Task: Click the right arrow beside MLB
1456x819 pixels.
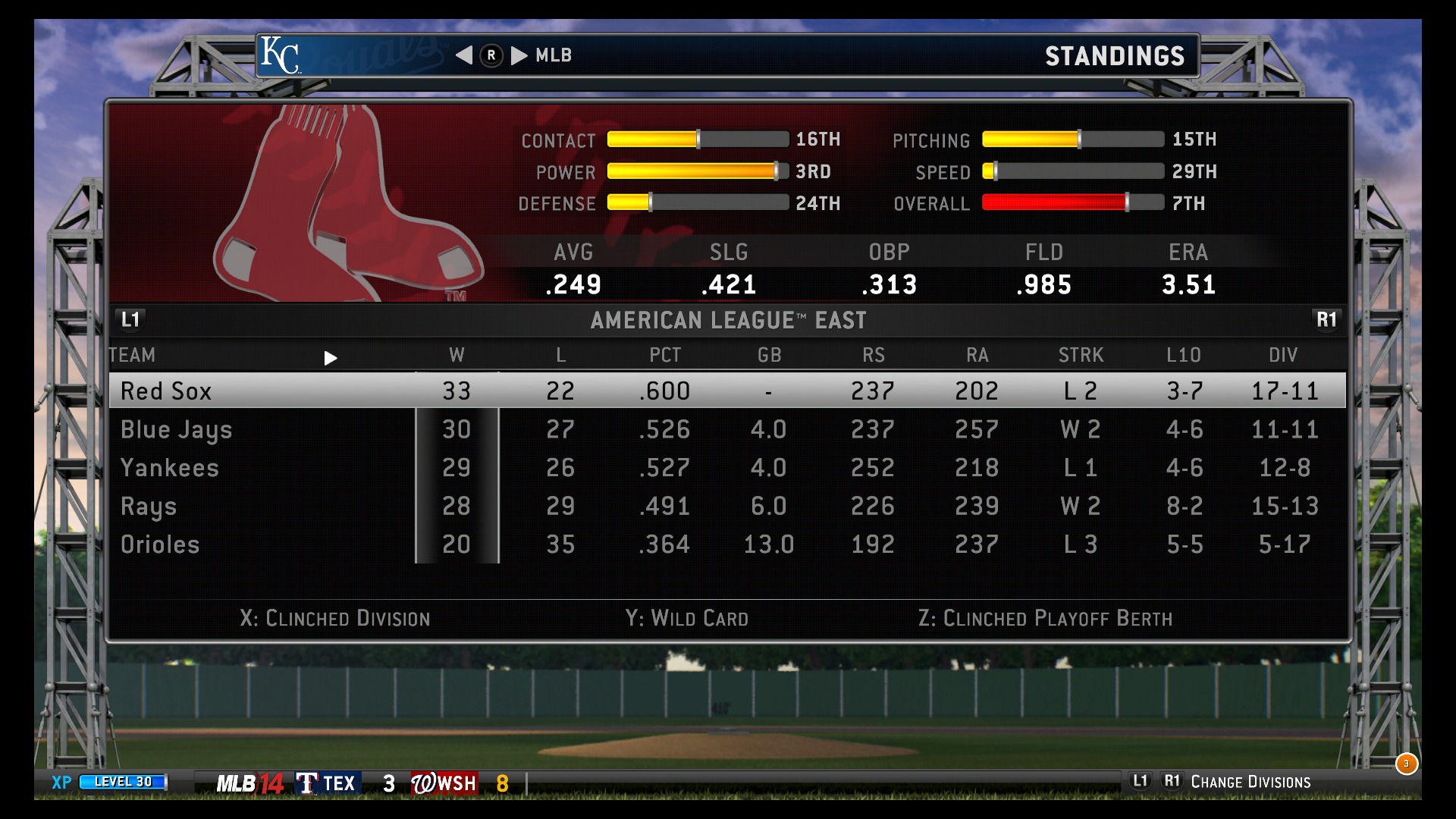Action: (x=519, y=55)
